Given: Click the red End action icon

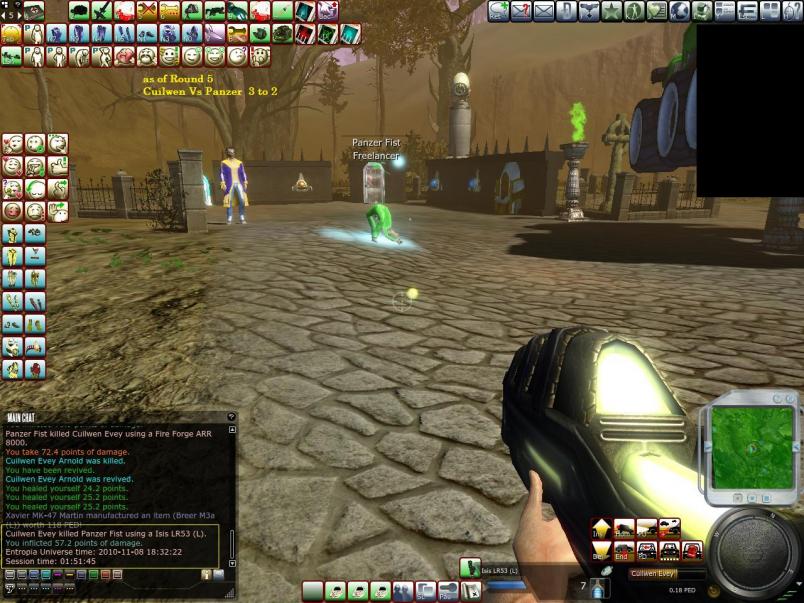Looking at the screenshot, I should [622, 549].
